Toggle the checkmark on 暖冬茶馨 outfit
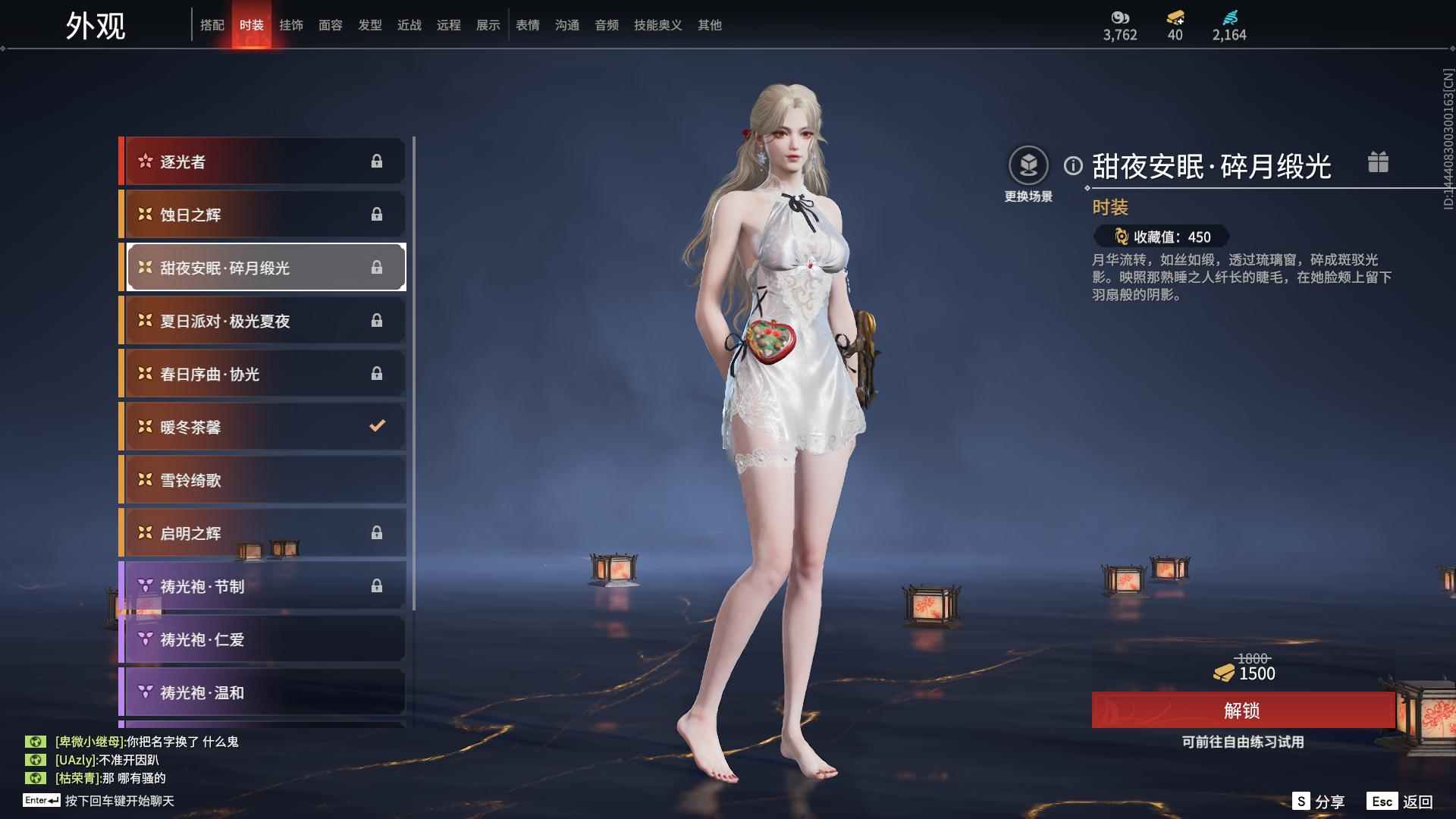This screenshot has width=1456, height=819. tap(377, 426)
